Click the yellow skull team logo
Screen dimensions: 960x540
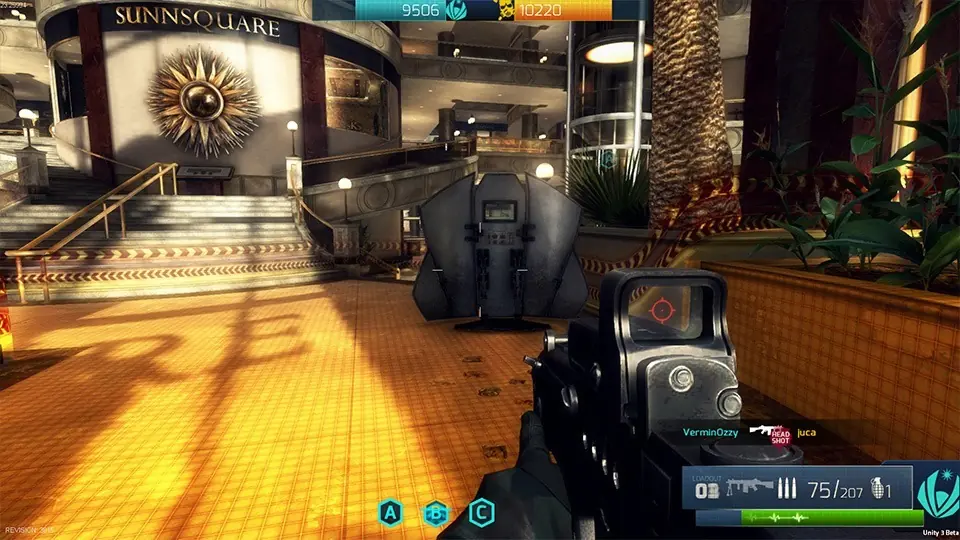(x=506, y=10)
